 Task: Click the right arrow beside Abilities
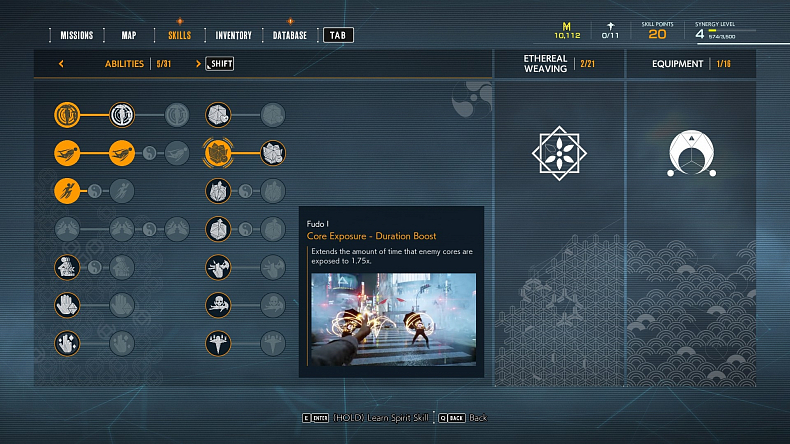198,64
